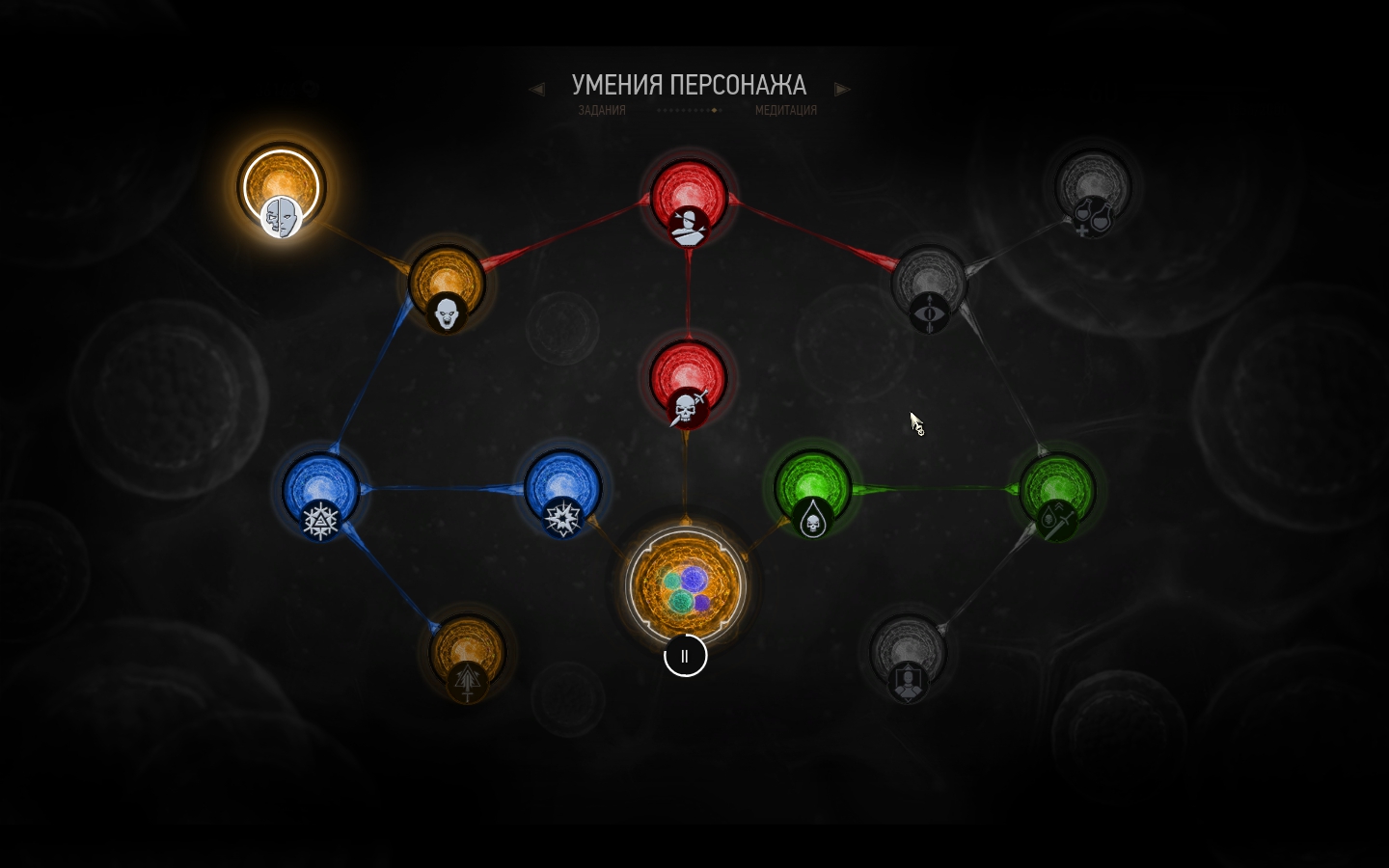Select the green skull droplet skill

coord(812,493)
